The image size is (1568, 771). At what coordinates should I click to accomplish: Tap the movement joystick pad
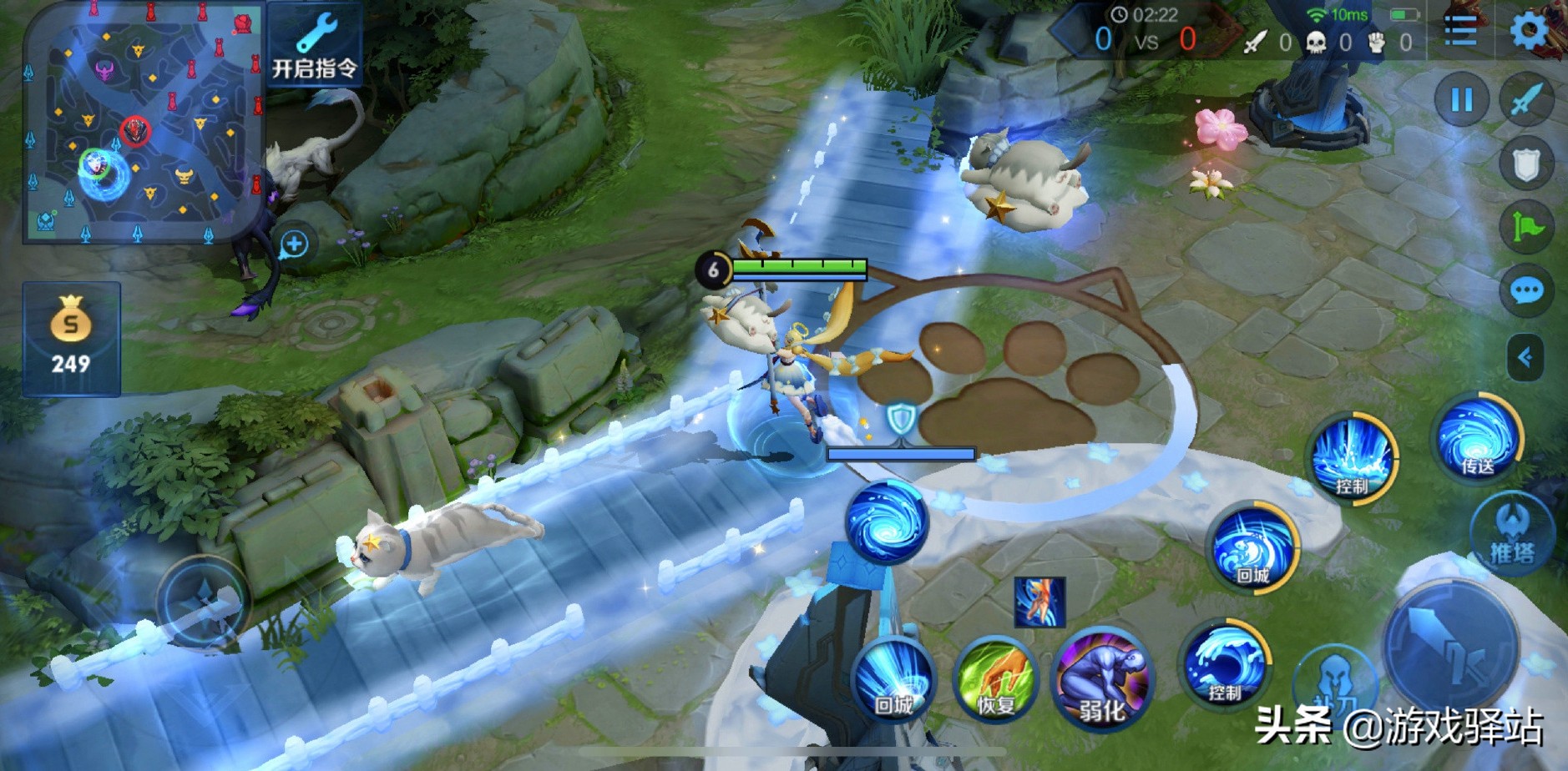pos(203,602)
